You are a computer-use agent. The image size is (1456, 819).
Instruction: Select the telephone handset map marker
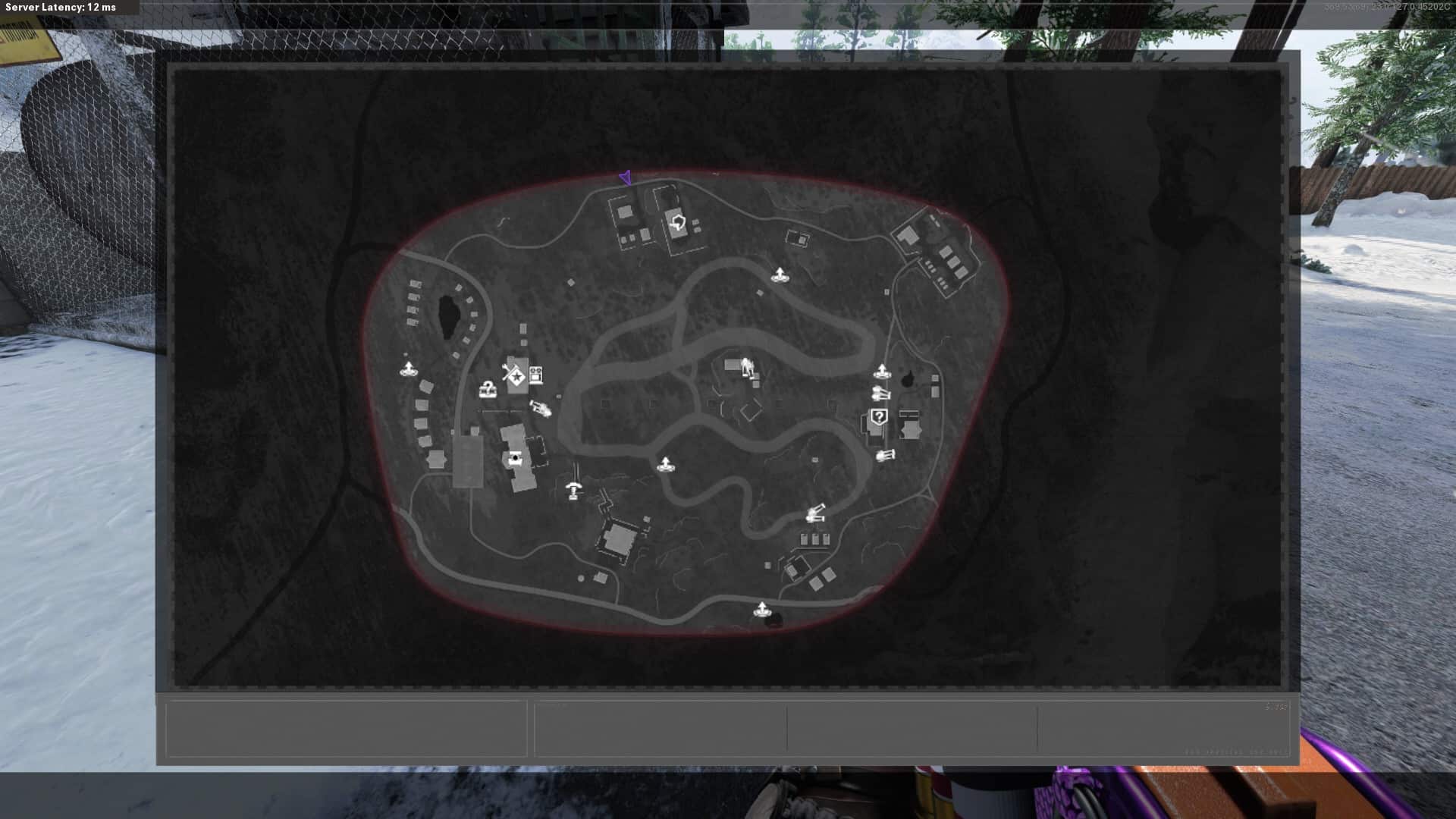tap(574, 491)
